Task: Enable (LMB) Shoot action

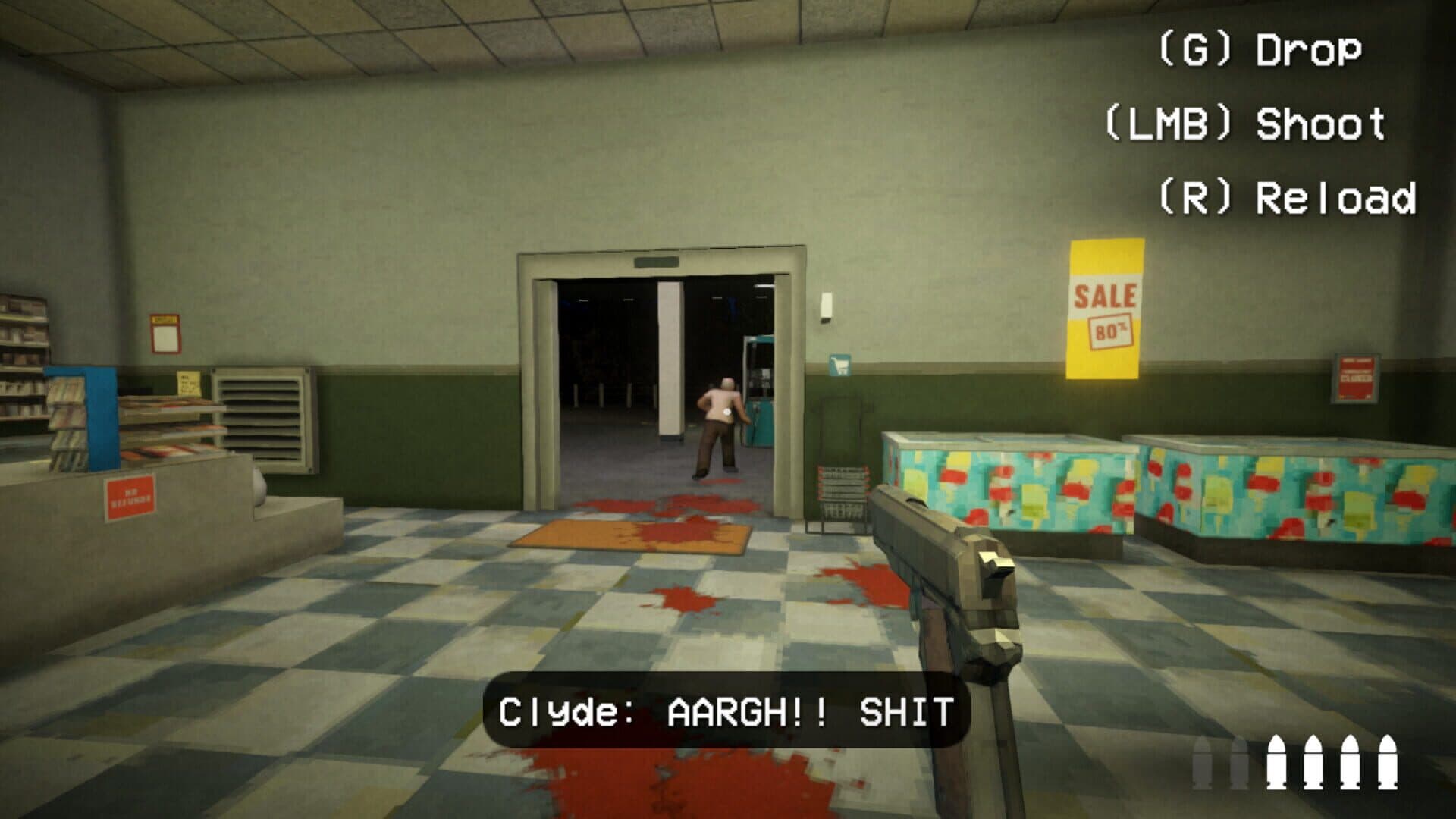Action: coord(1247,121)
